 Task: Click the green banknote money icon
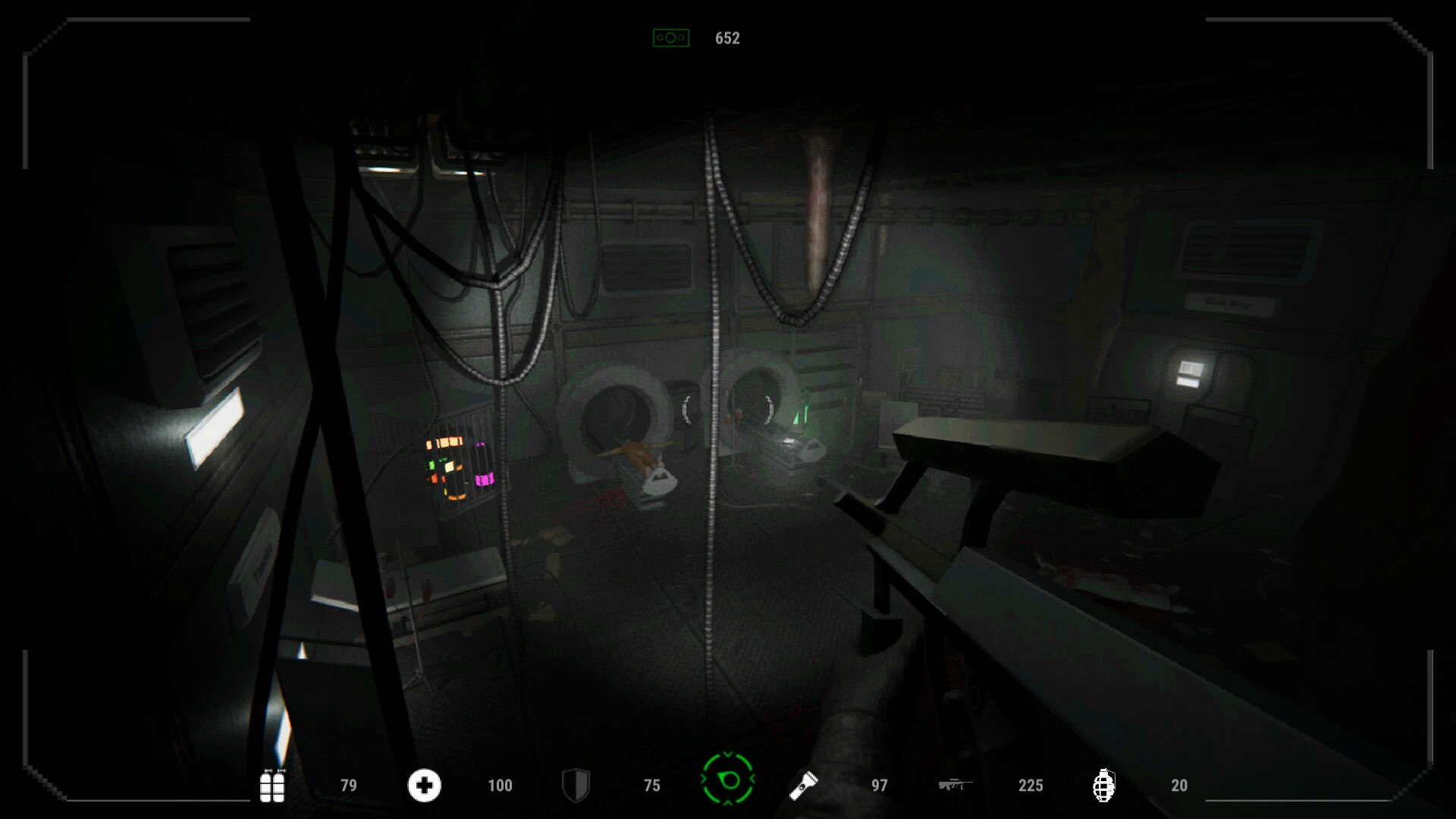670,37
